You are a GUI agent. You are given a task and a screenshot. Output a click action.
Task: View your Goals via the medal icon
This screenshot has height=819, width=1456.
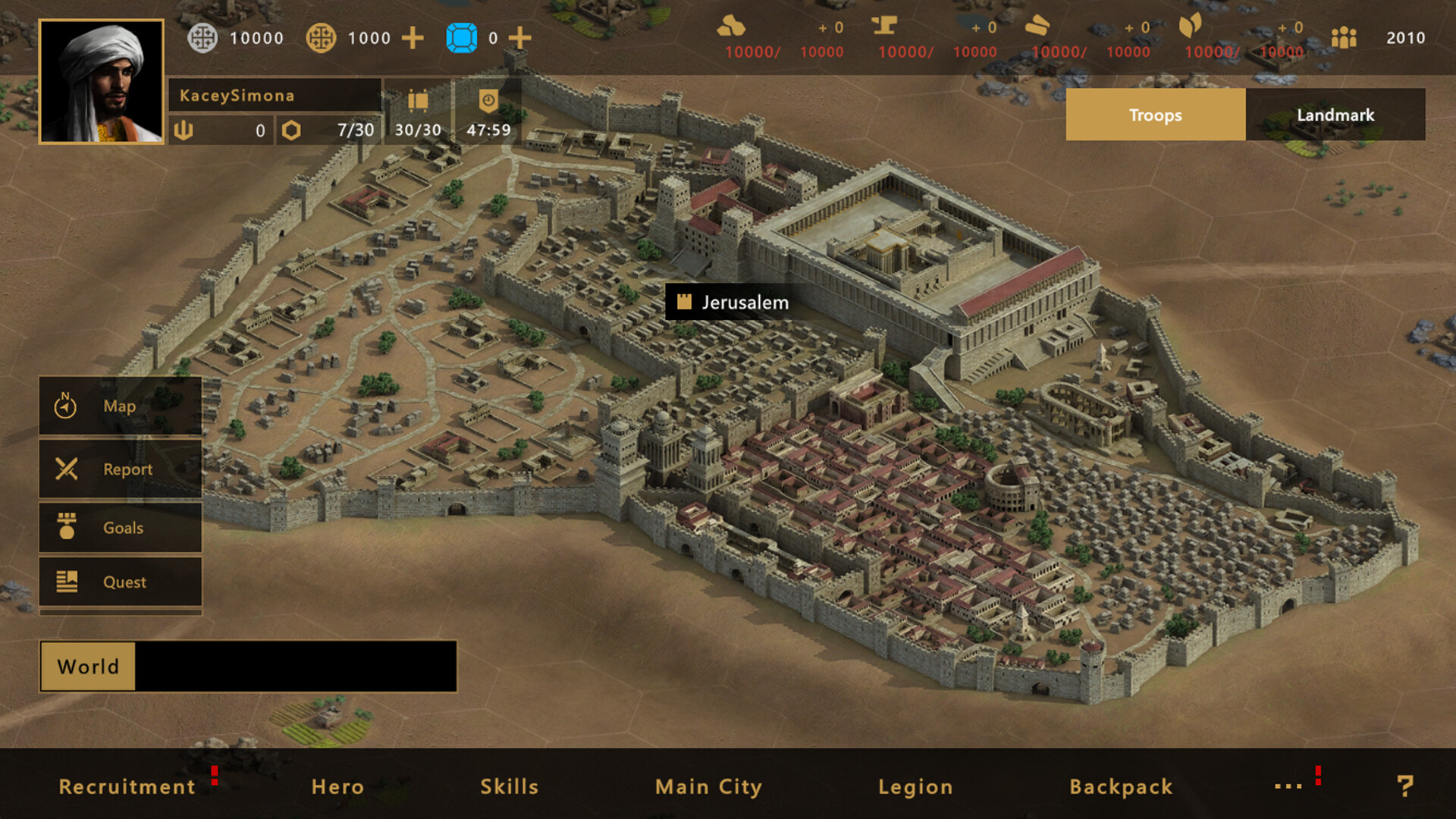tap(120, 528)
